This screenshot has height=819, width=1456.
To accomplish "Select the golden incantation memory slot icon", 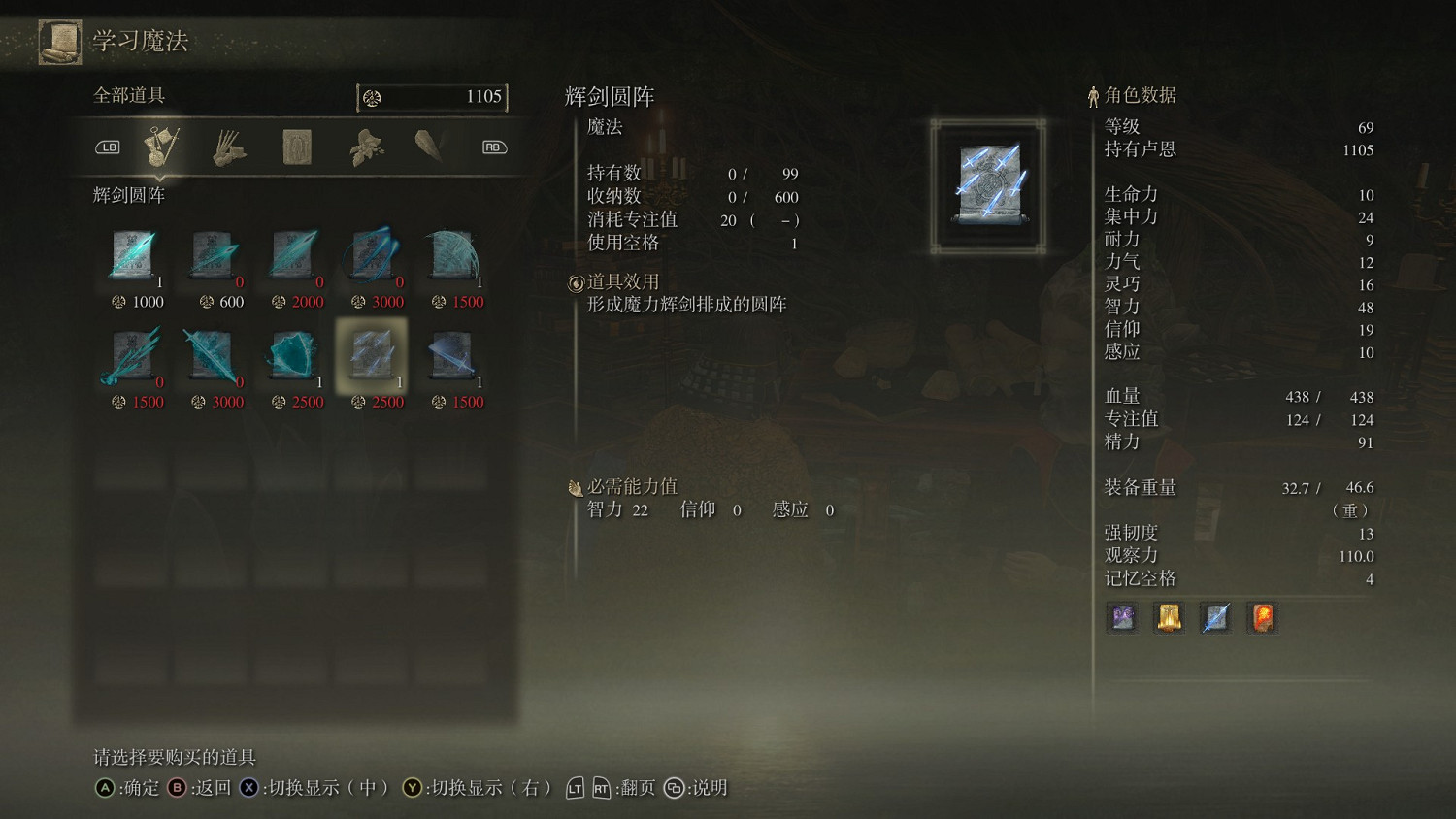I will click(1168, 618).
